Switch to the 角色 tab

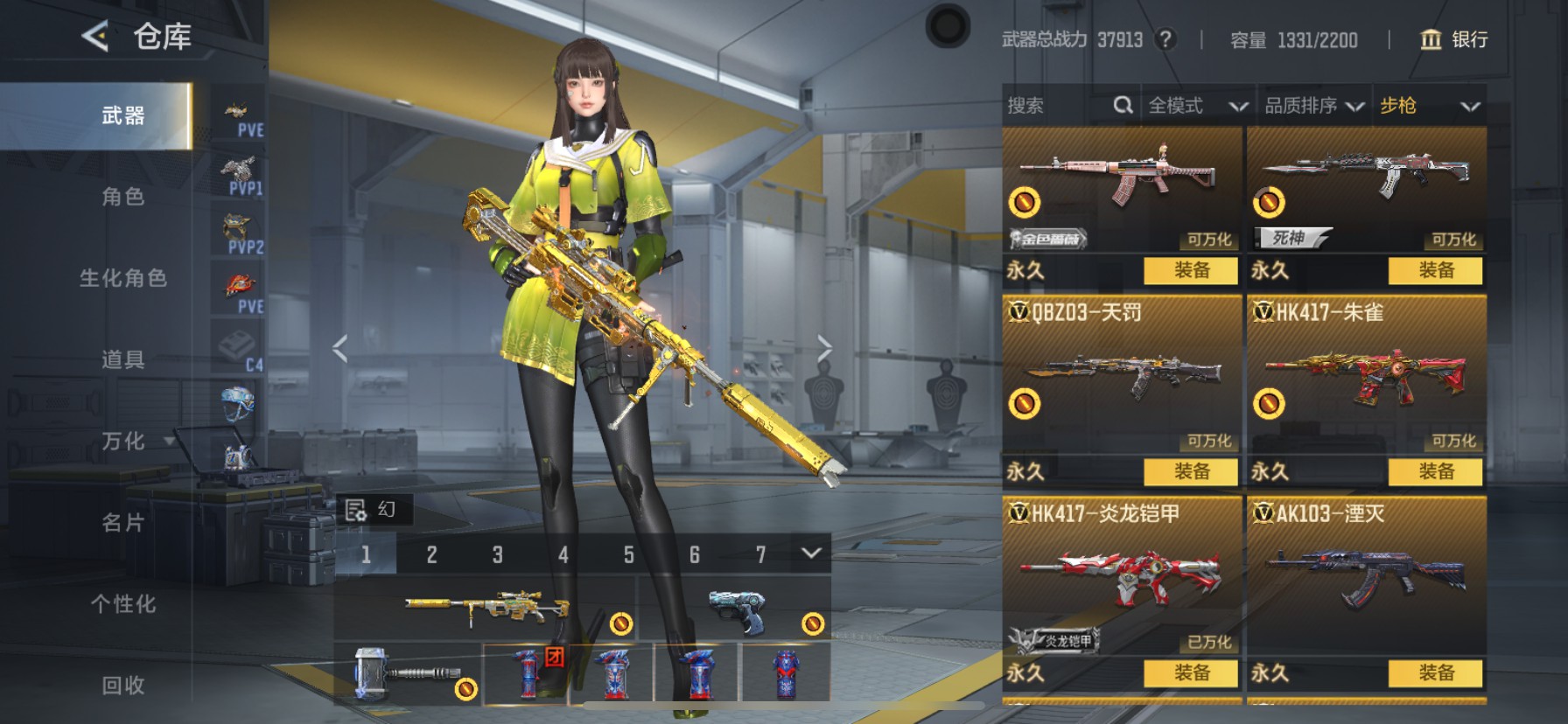pos(122,197)
